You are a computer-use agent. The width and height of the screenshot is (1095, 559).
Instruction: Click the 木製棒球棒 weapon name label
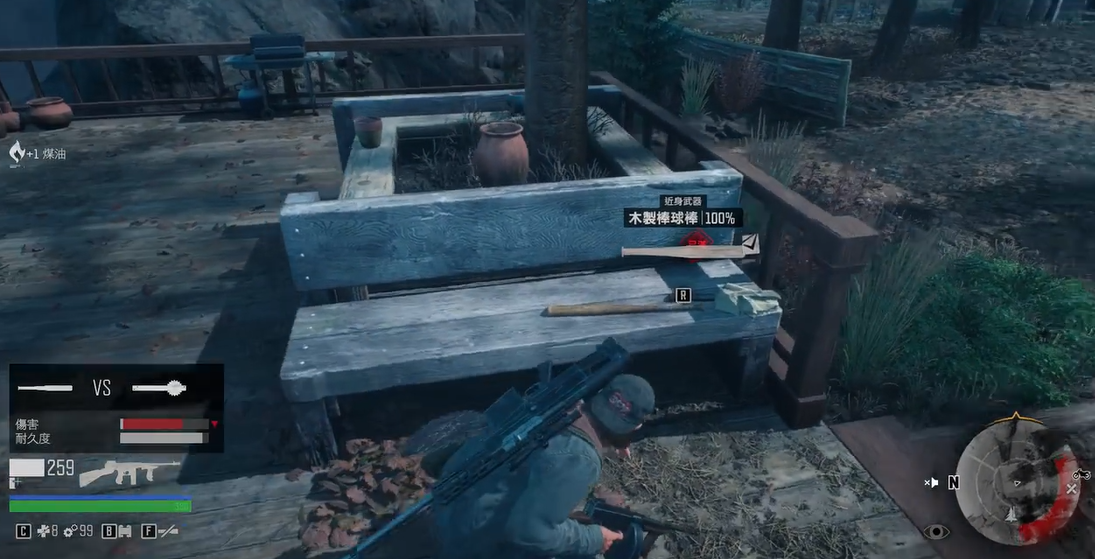click(x=663, y=217)
